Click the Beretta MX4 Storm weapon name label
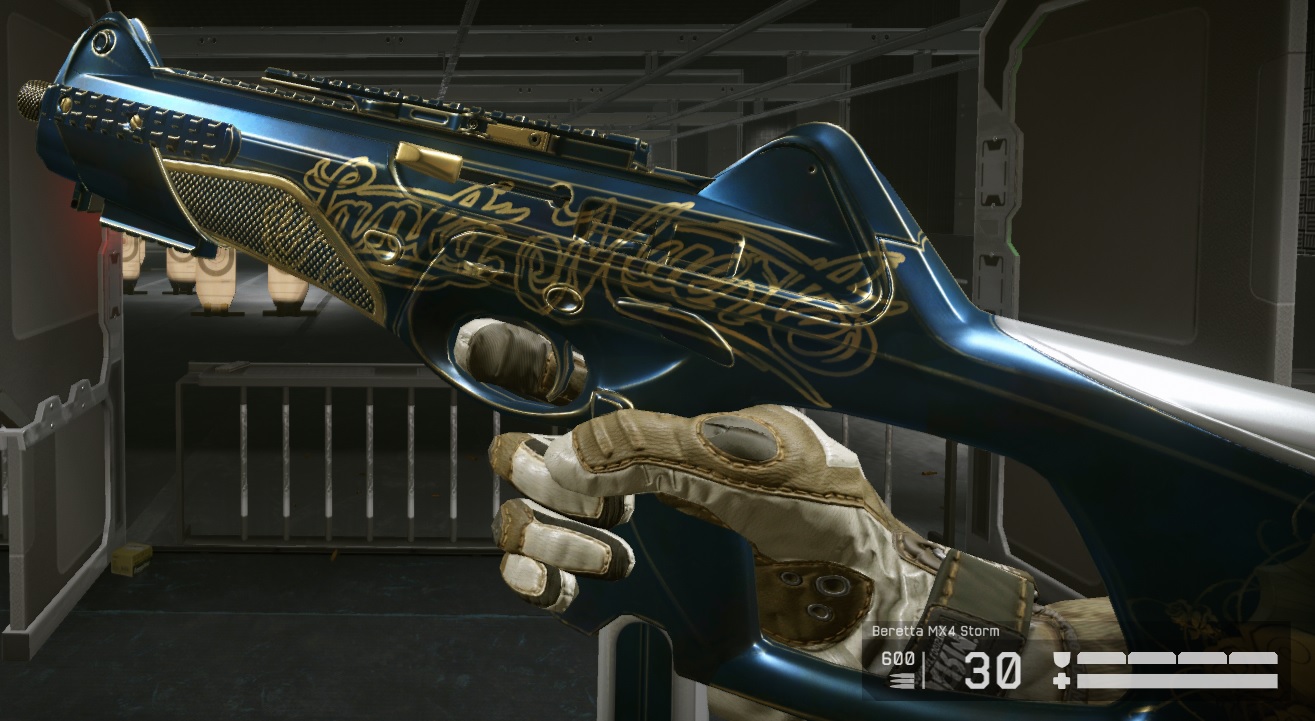 coord(934,630)
